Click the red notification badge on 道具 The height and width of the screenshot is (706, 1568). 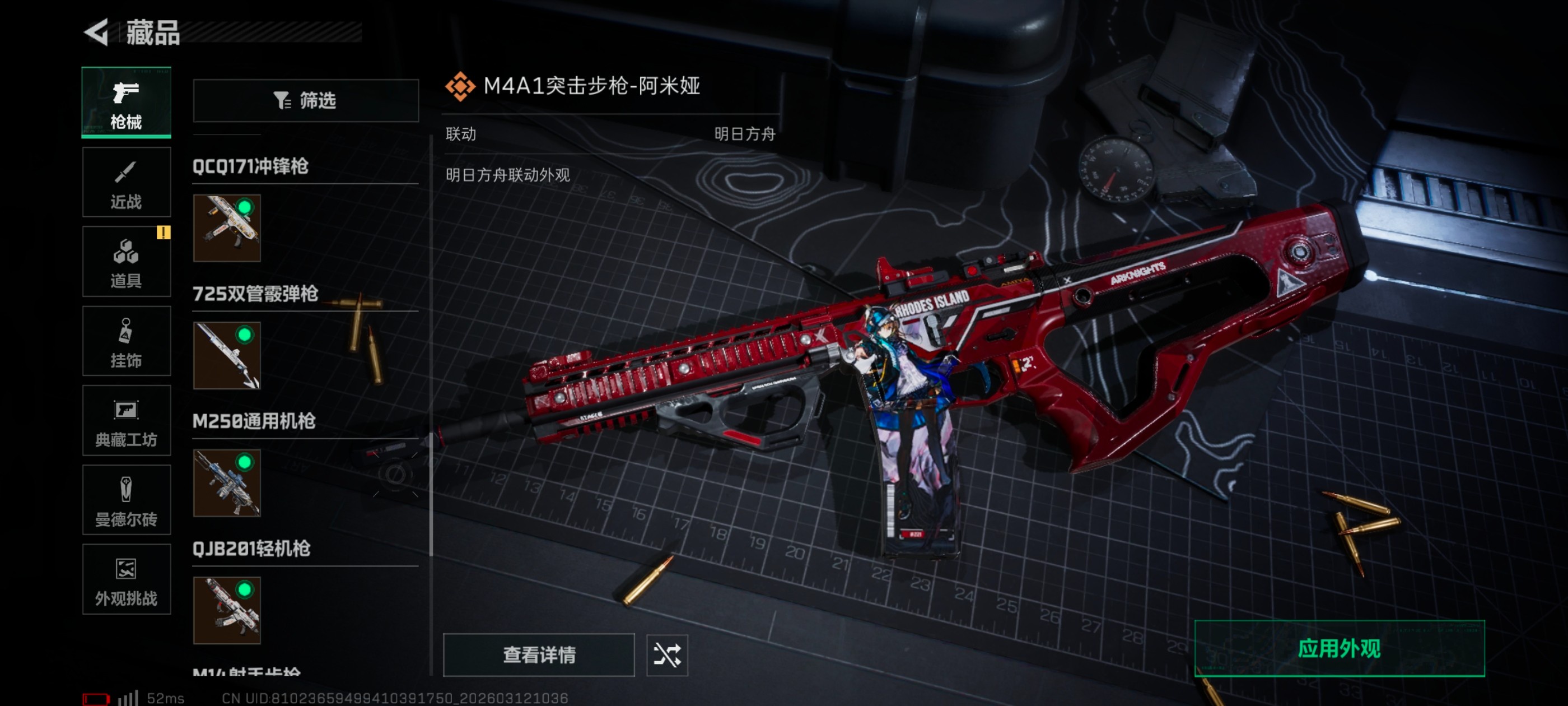coord(163,232)
